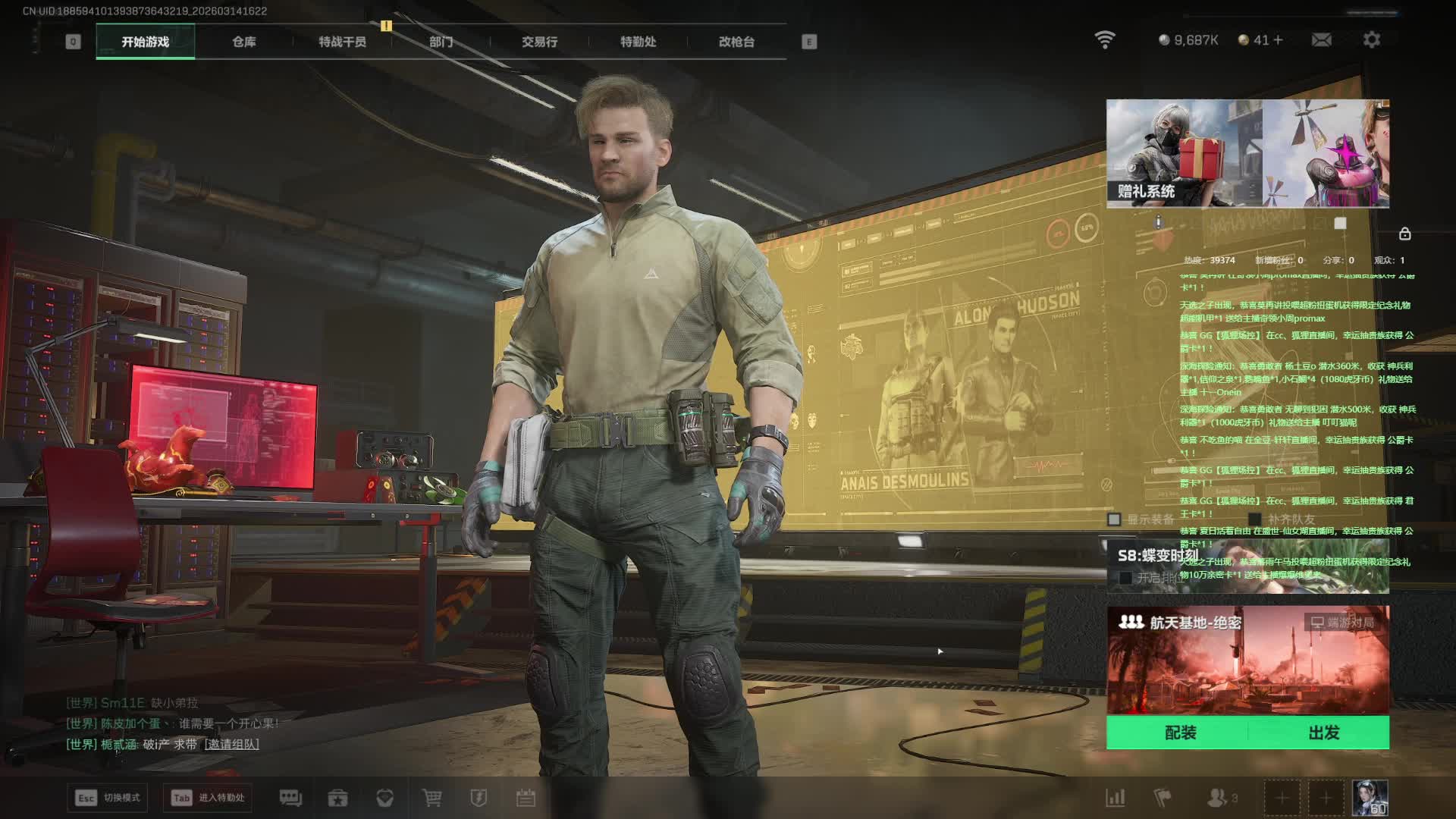Viewport: 1456px width, 819px height.
Task: Toggle the 显示装备 show equipment checkbox
Action: (x=1114, y=519)
